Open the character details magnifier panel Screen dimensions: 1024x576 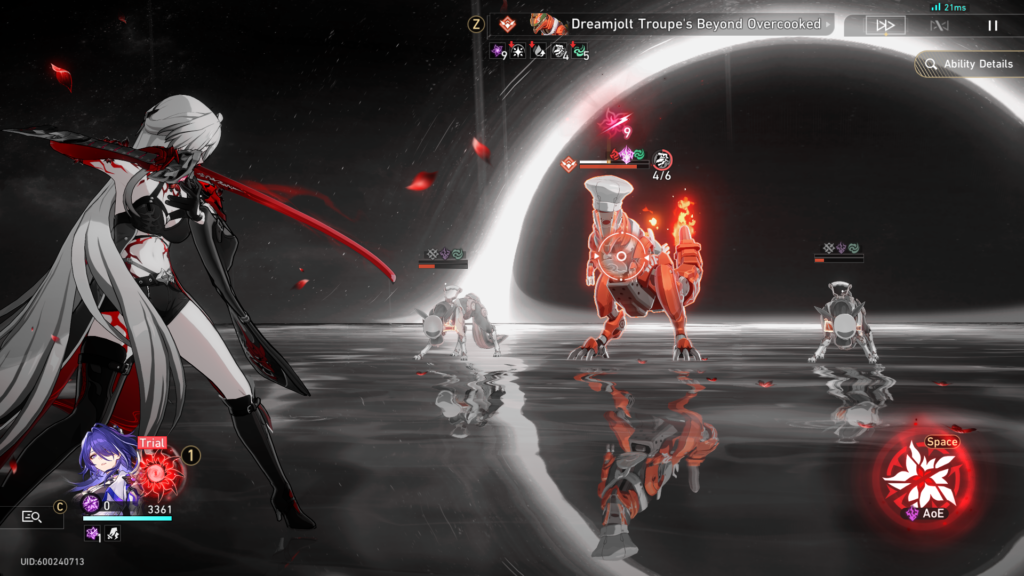coord(32,517)
